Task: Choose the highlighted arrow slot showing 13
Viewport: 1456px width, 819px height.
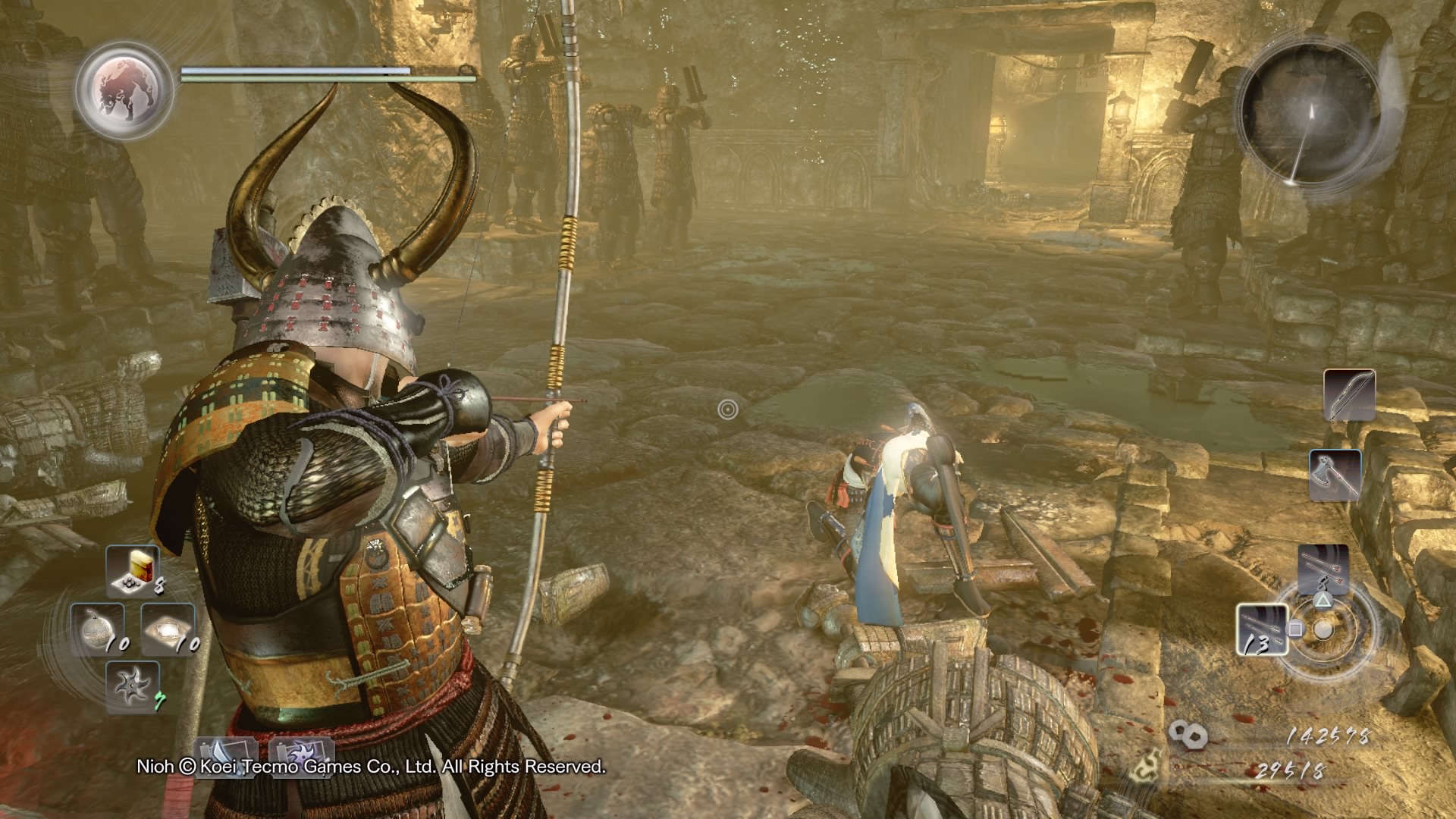Action: coord(1262,629)
